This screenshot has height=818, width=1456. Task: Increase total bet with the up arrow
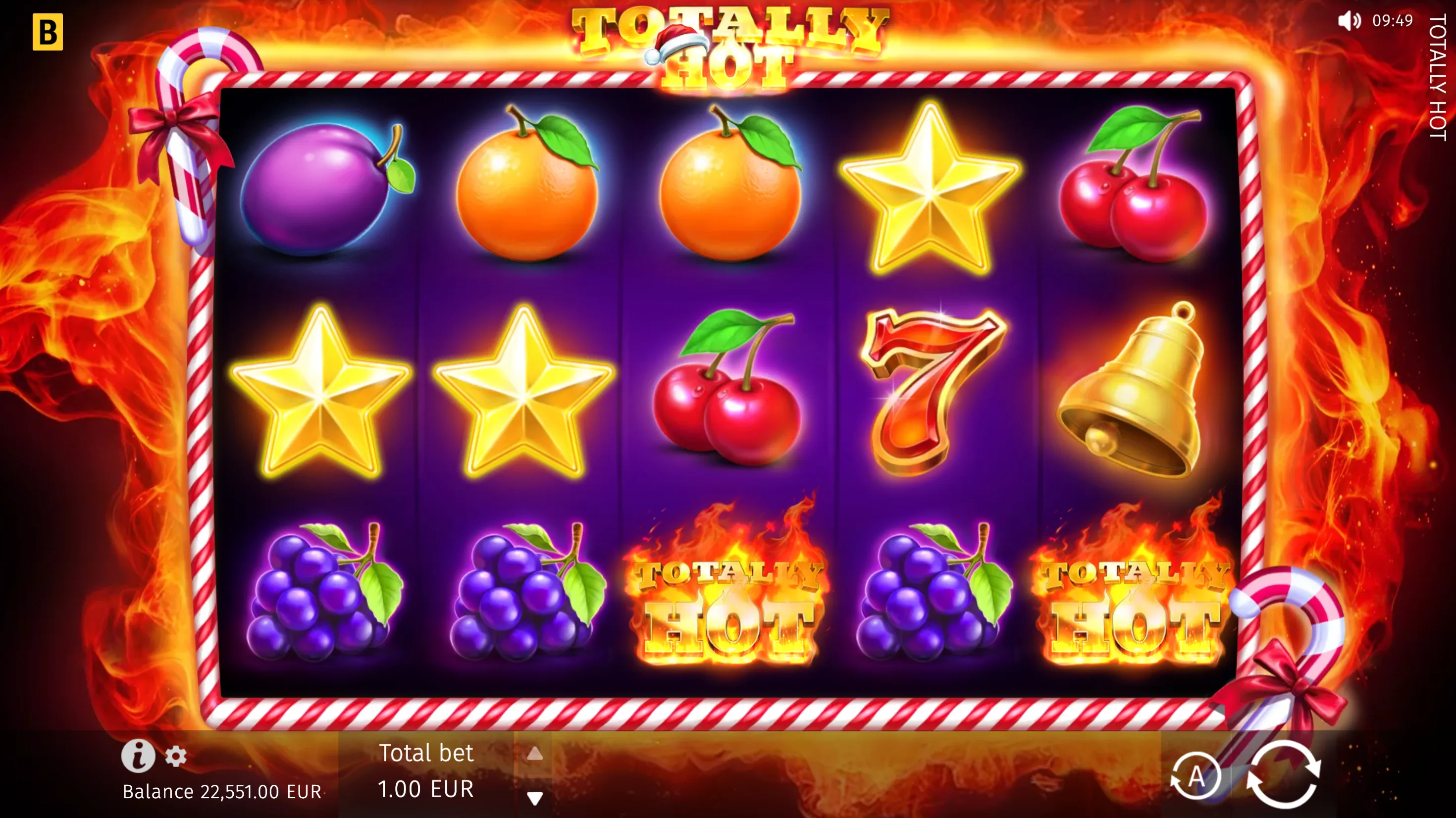535,754
